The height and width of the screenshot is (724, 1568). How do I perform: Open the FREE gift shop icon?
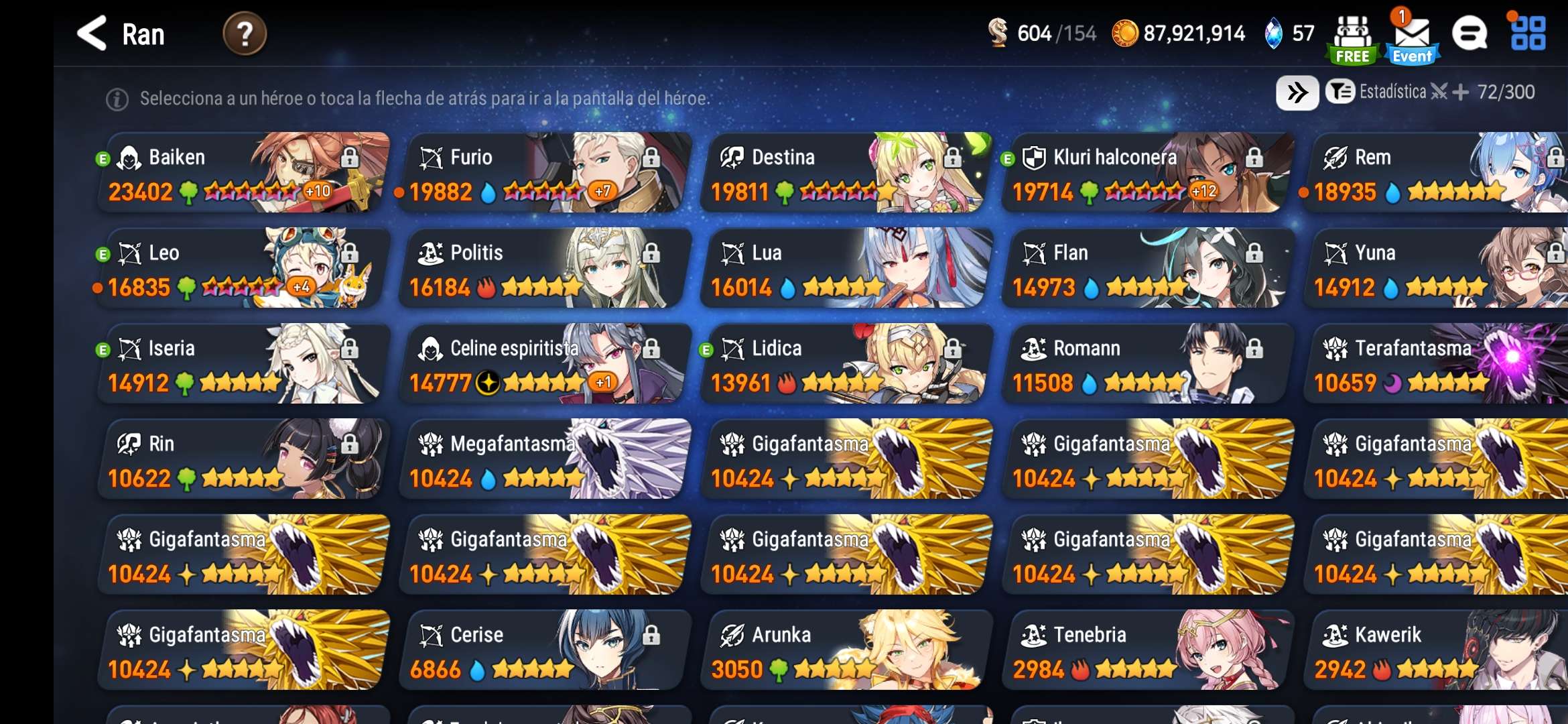pyautogui.click(x=1352, y=39)
